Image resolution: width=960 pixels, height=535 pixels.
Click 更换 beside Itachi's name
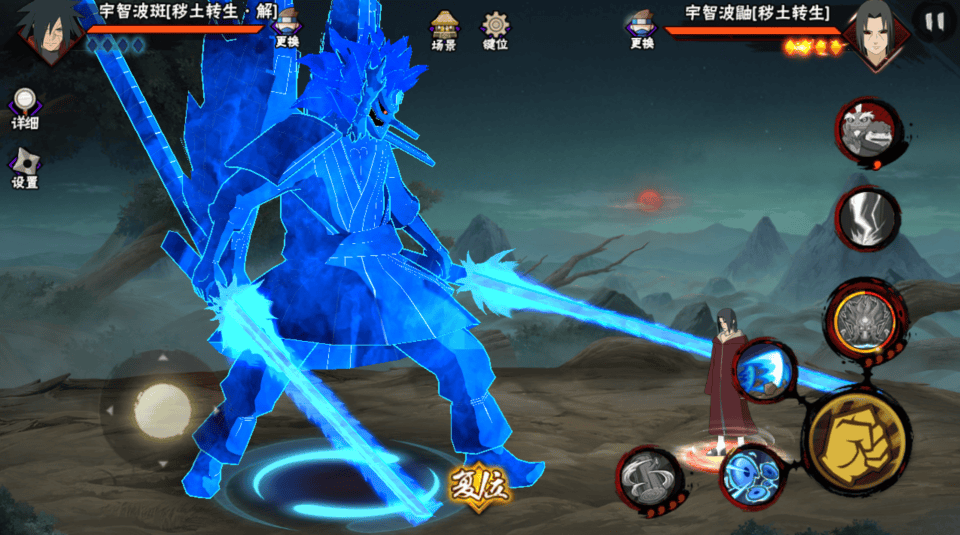click(642, 30)
